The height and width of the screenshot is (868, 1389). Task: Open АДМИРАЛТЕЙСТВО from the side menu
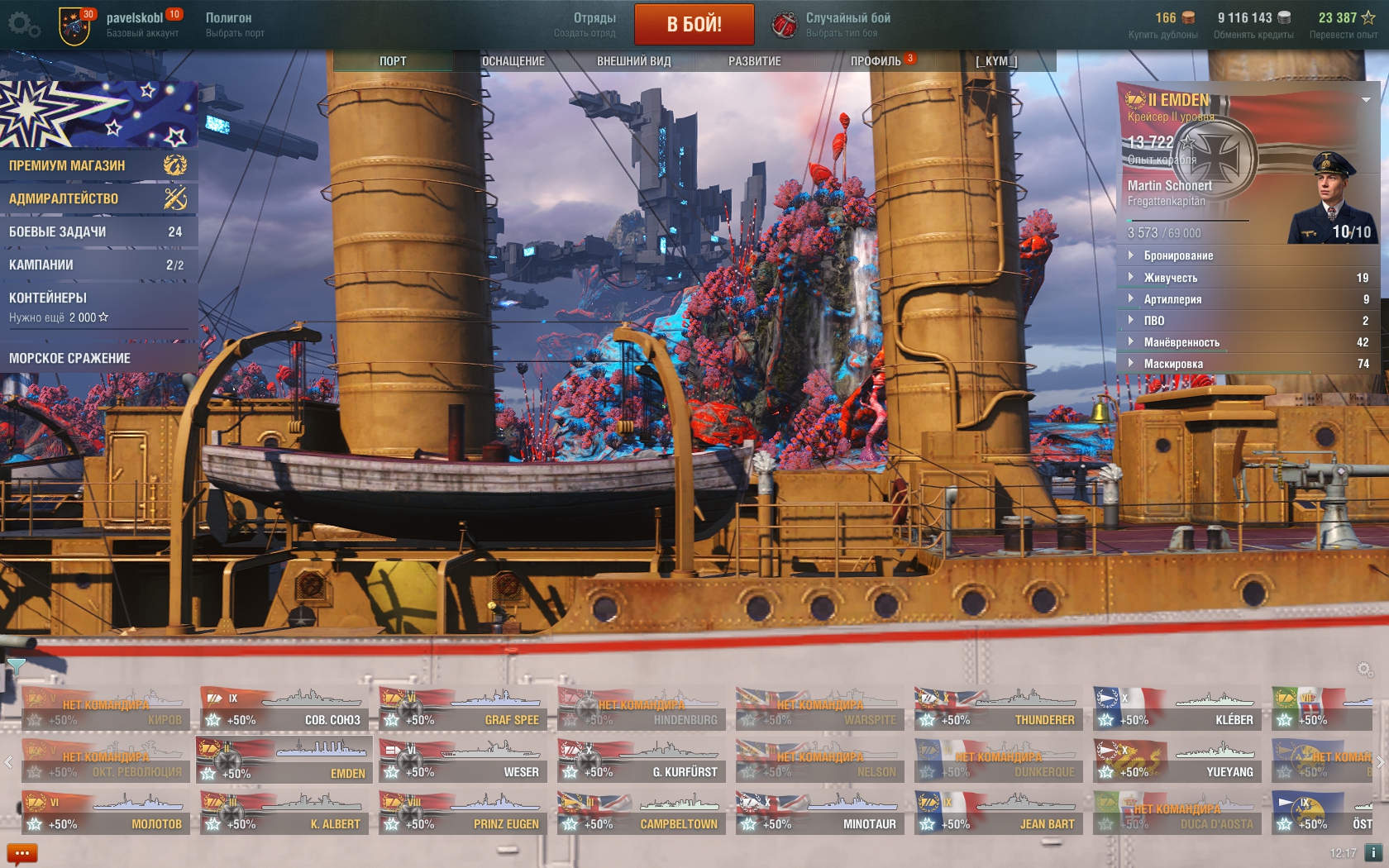[98, 198]
